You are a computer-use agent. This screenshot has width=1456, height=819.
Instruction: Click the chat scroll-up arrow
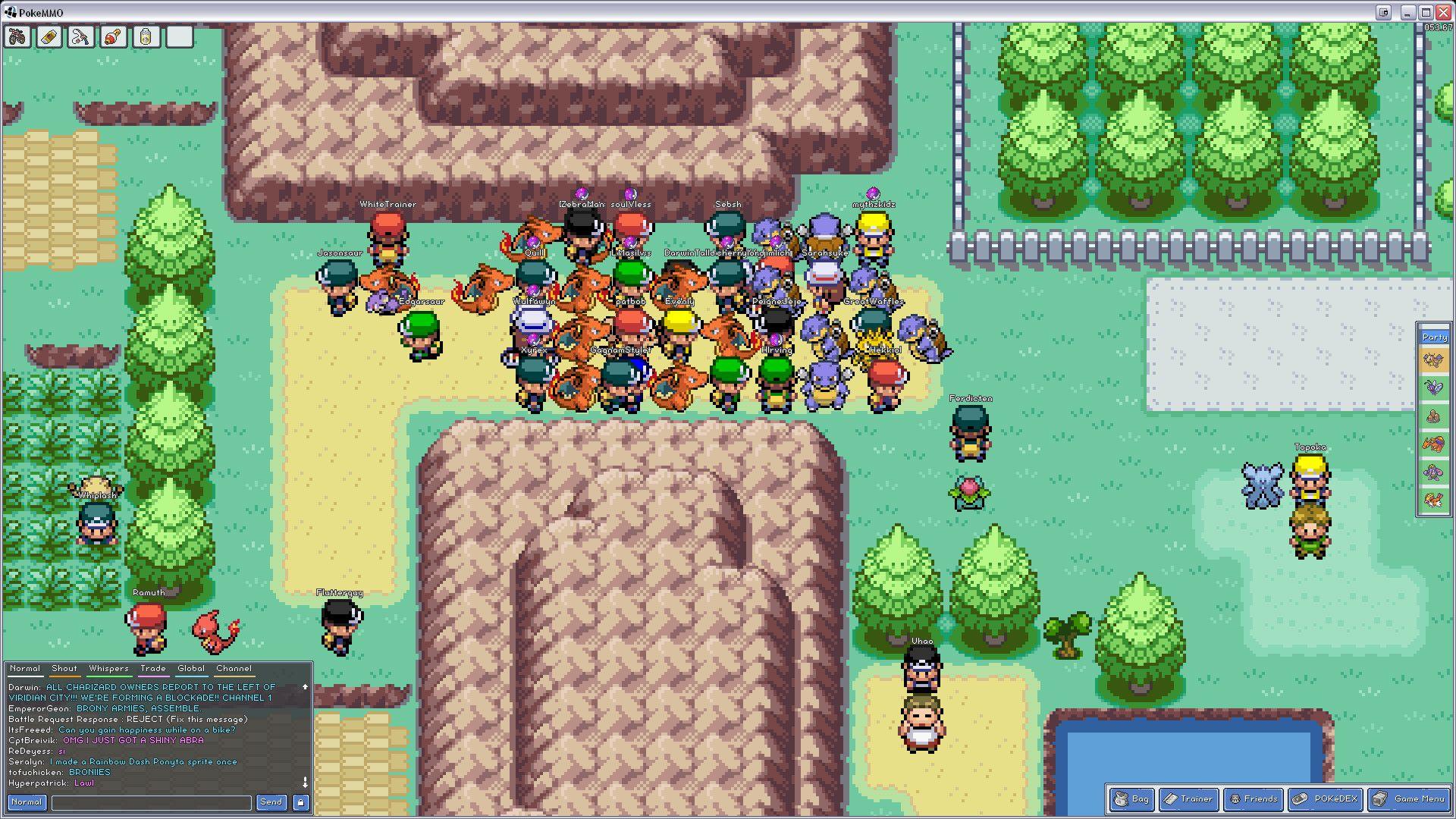pos(306,687)
